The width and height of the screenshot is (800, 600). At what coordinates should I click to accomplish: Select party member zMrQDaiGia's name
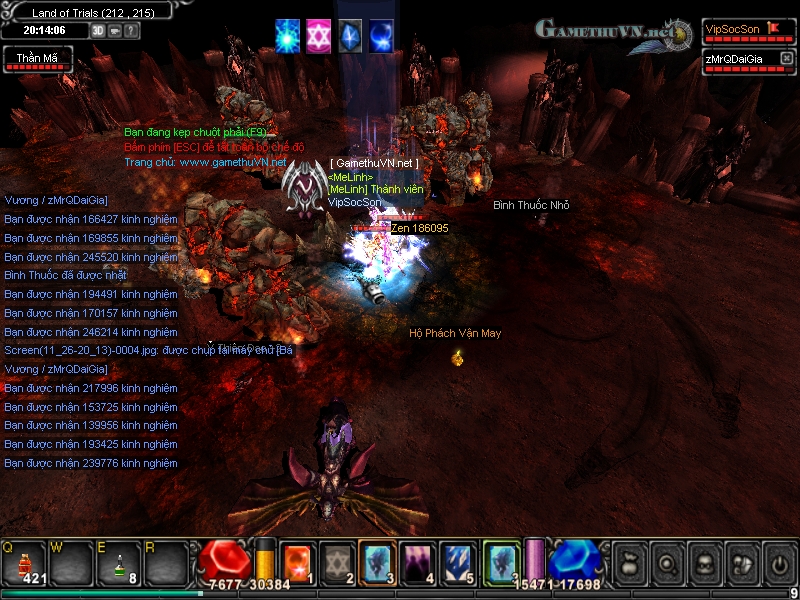[x=737, y=59]
